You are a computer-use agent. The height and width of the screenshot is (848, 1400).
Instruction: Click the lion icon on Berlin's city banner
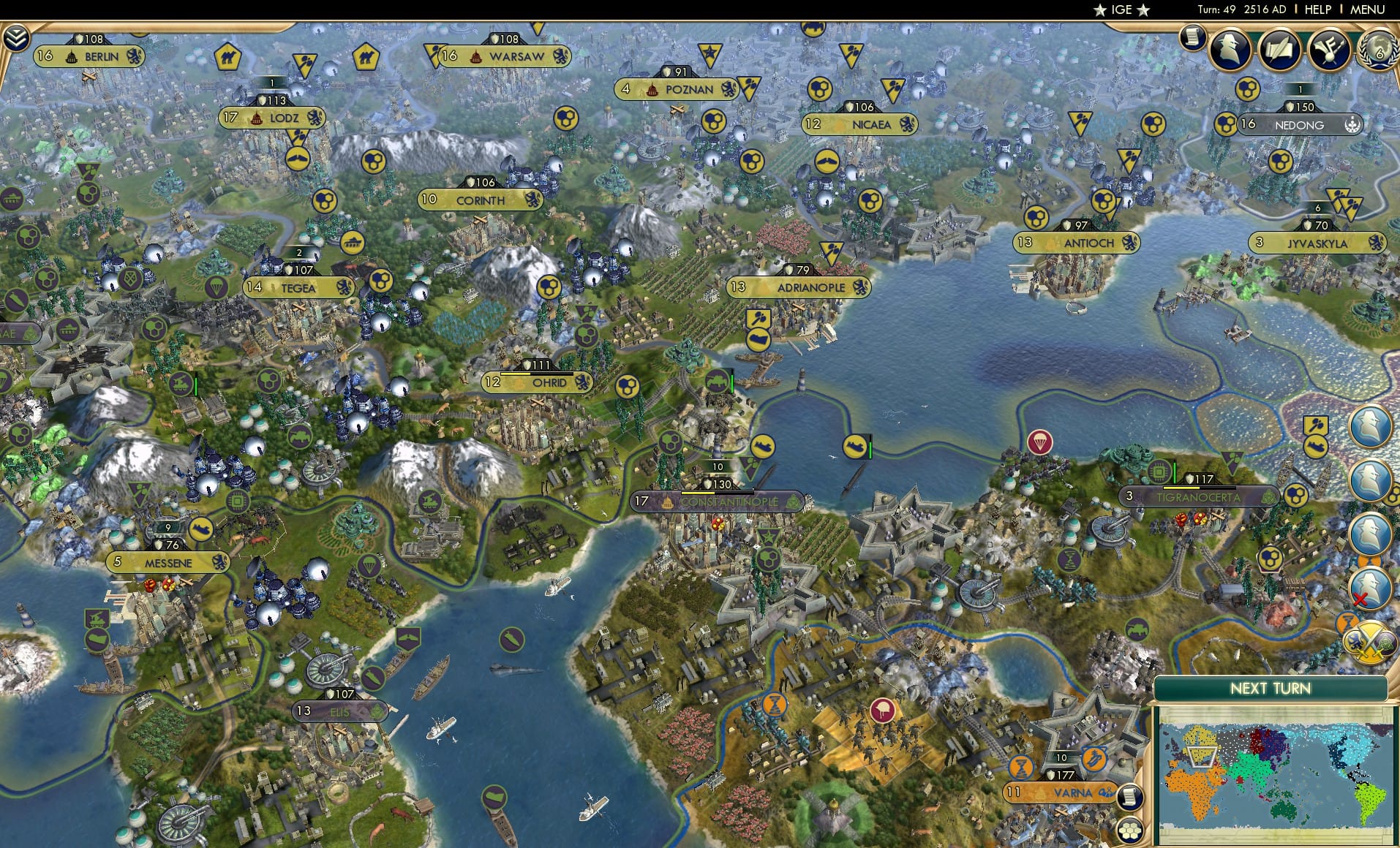132,56
